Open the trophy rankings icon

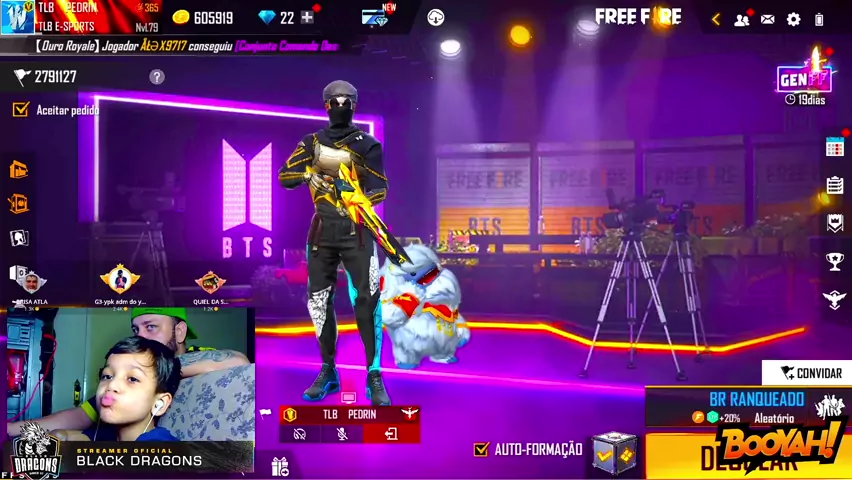click(x=835, y=261)
